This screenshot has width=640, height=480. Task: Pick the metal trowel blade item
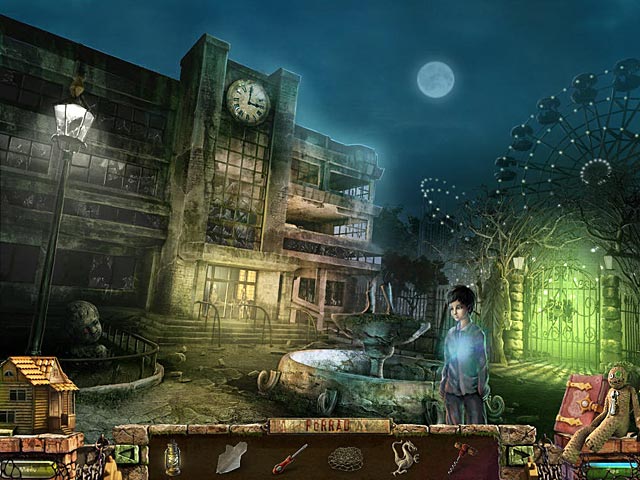231,457
